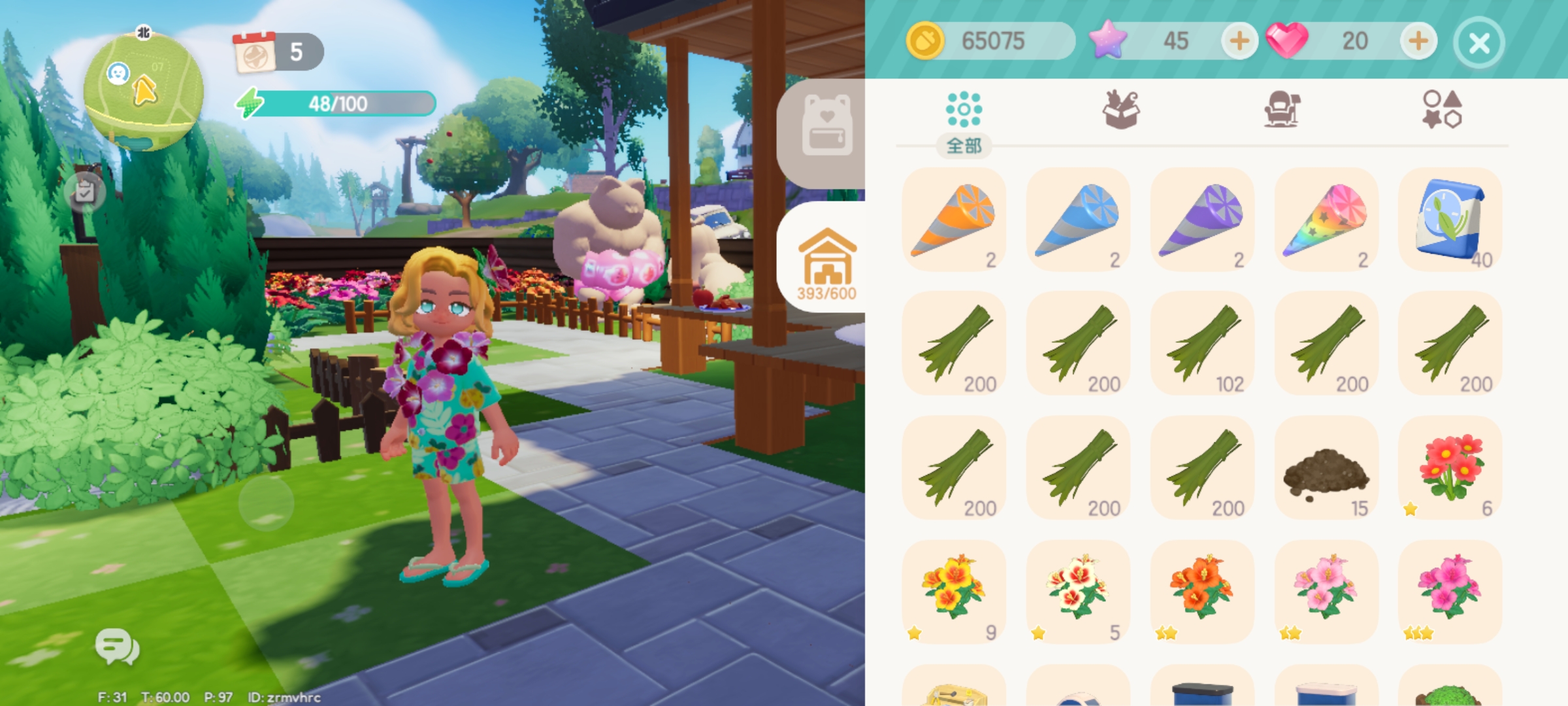The image size is (1568, 706).
Task: Choose the rainbow party popper item
Action: (x=1326, y=220)
